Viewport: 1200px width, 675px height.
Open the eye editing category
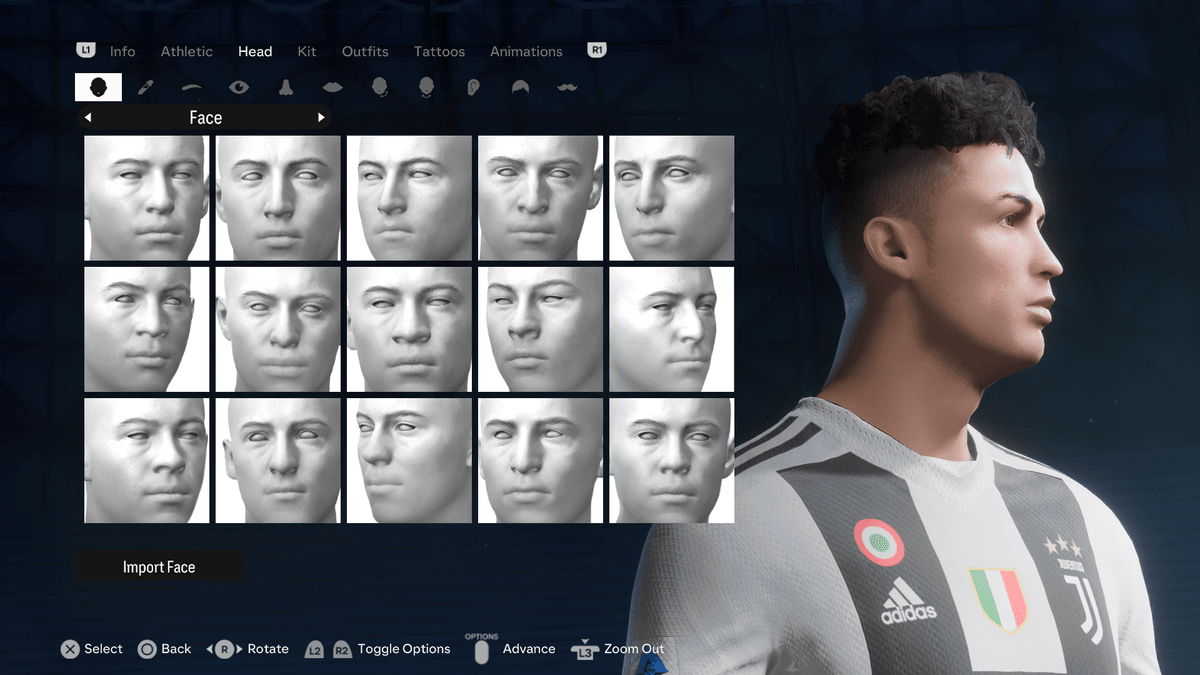click(x=238, y=87)
